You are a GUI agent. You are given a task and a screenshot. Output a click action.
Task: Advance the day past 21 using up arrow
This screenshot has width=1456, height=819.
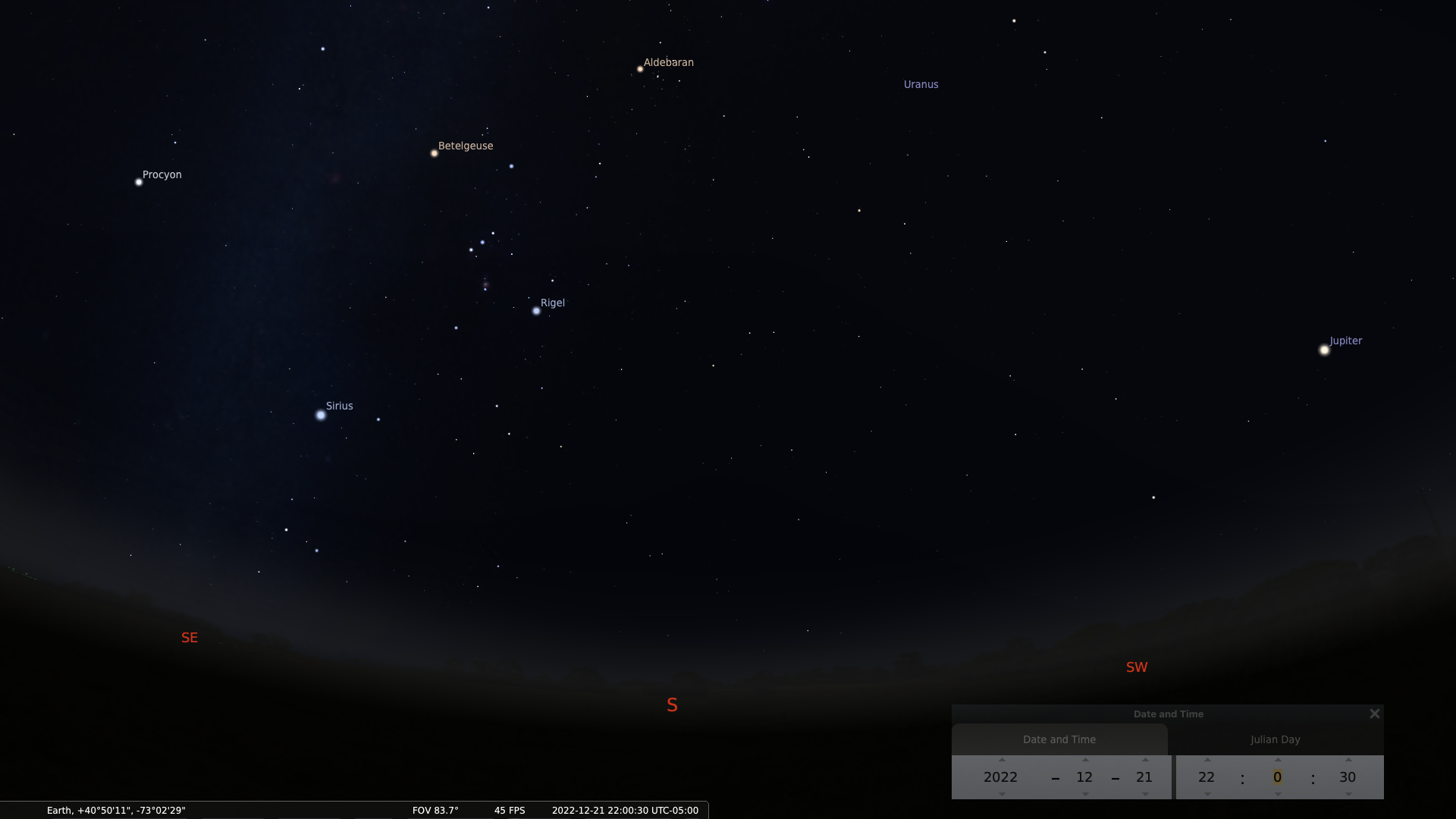tap(1145, 760)
